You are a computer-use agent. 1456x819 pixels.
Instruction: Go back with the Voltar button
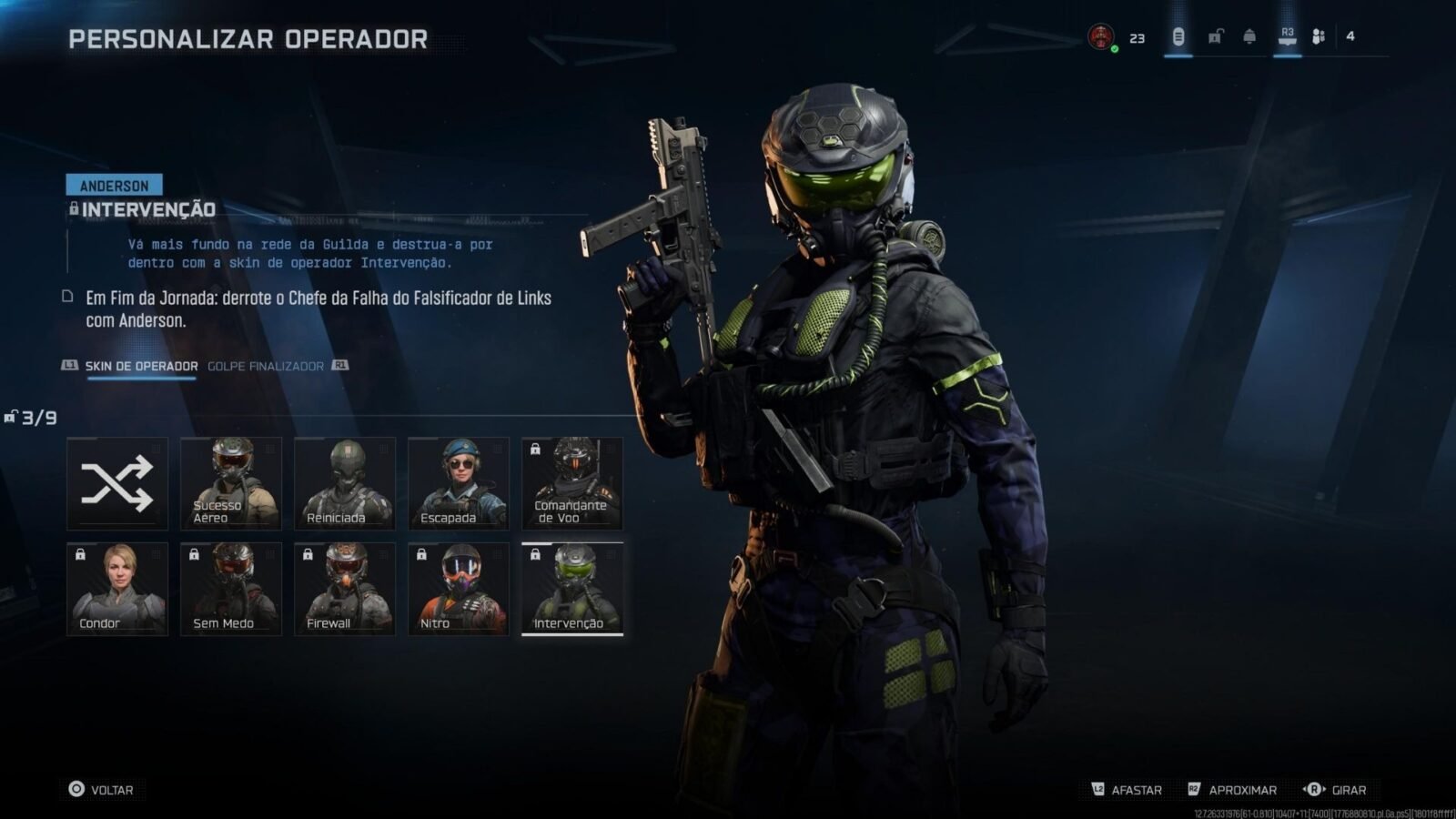101,790
